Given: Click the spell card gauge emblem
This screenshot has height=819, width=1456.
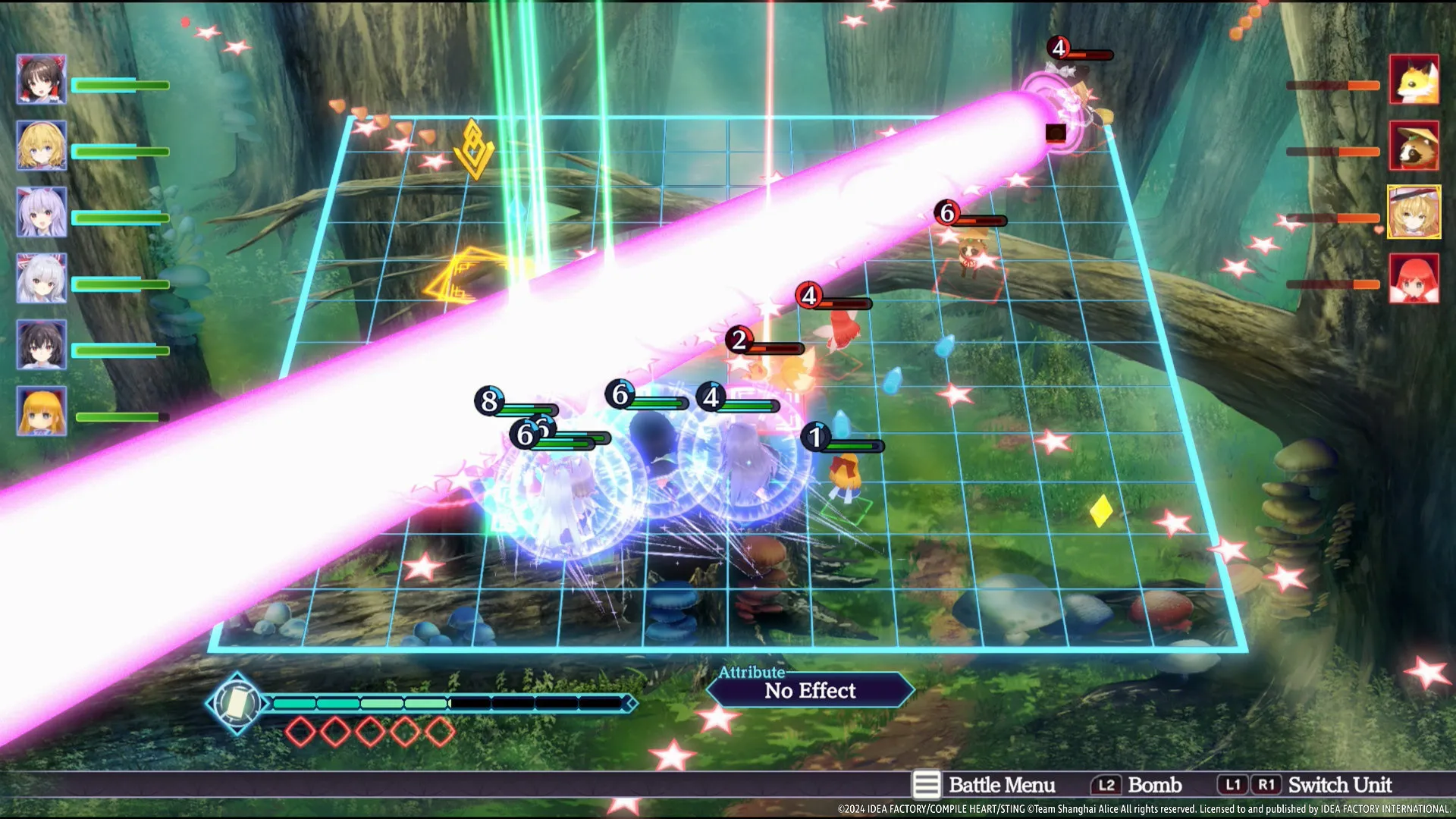Looking at the screenshot, I should (237, 703).
